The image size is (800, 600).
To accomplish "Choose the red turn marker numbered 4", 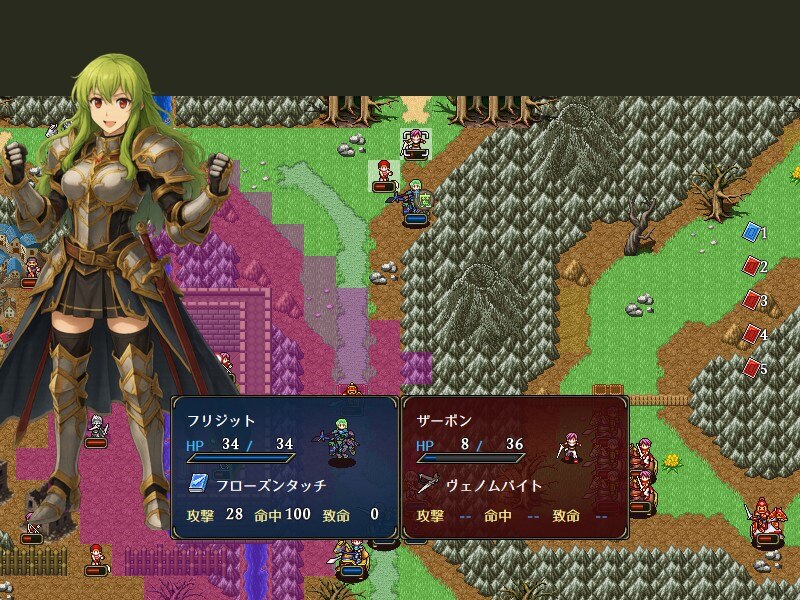I will point(752,334).
